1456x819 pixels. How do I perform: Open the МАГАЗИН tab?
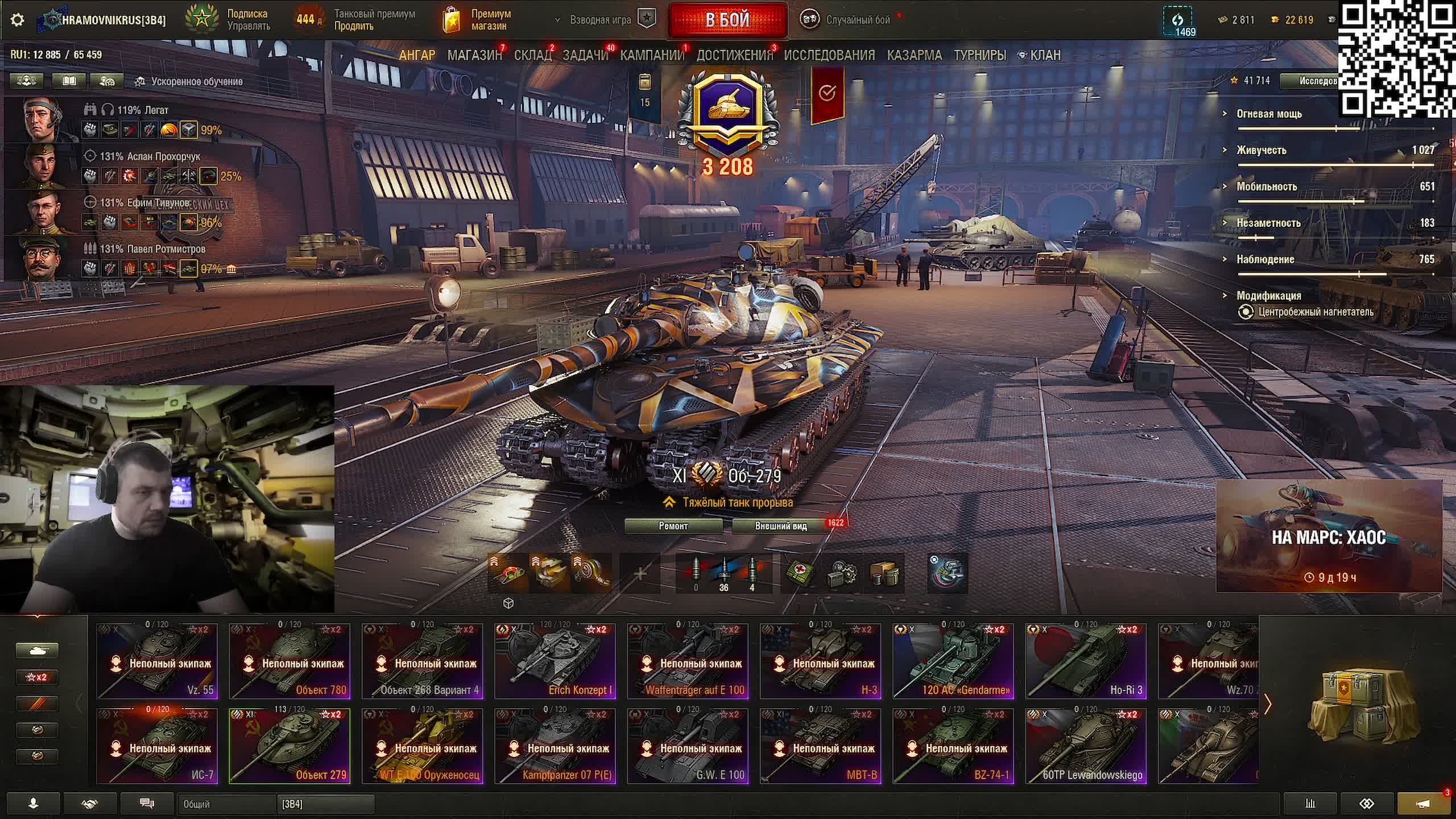(474, 55)
